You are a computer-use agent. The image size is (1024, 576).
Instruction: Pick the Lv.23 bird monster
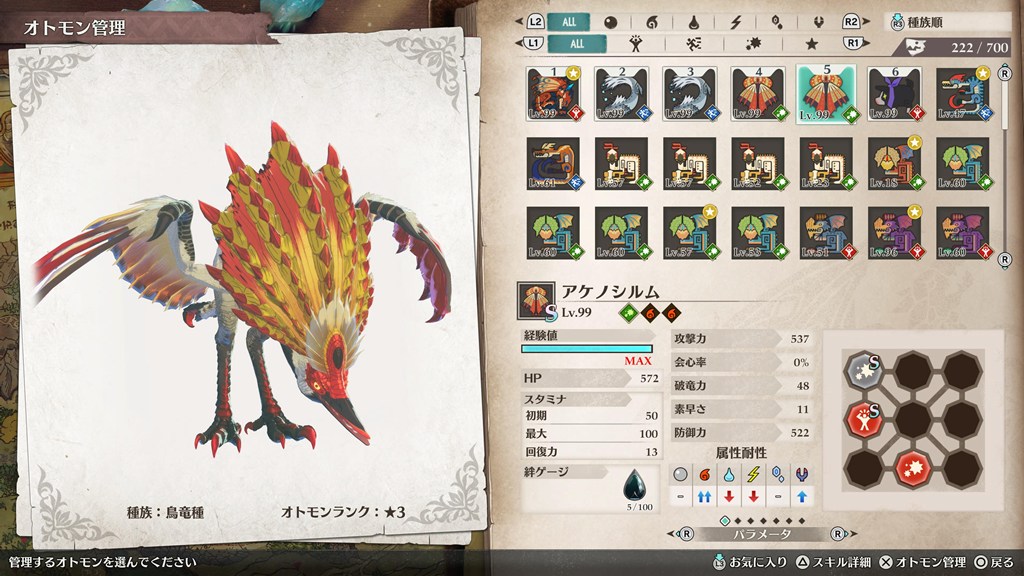pos(826,162)
